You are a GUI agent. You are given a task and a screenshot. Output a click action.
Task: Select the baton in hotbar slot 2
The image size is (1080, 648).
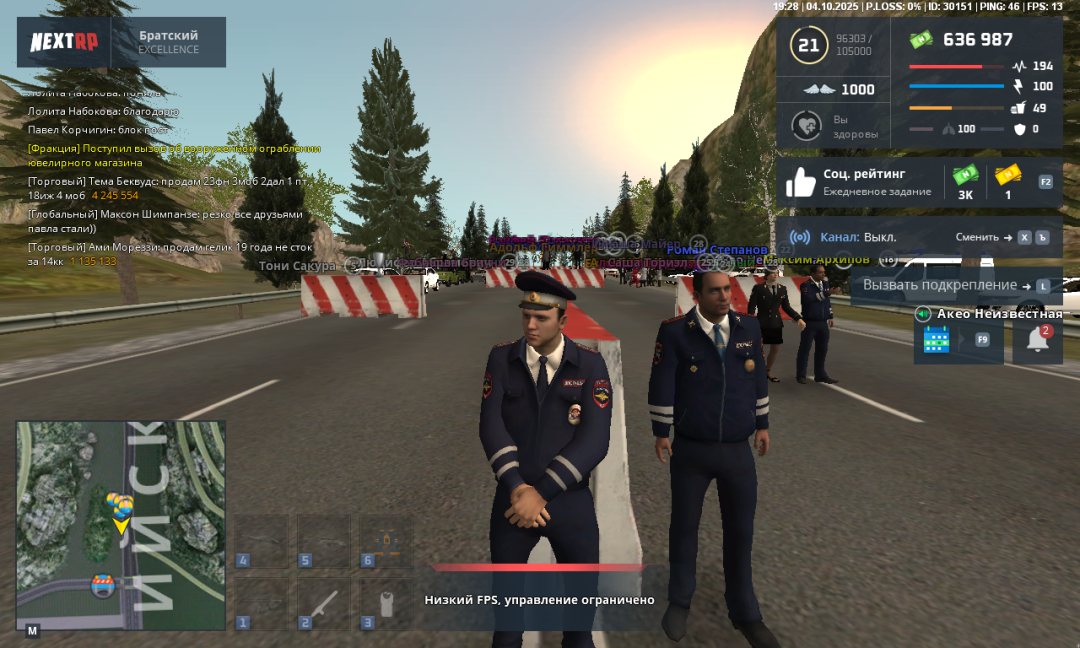[324, 603]
